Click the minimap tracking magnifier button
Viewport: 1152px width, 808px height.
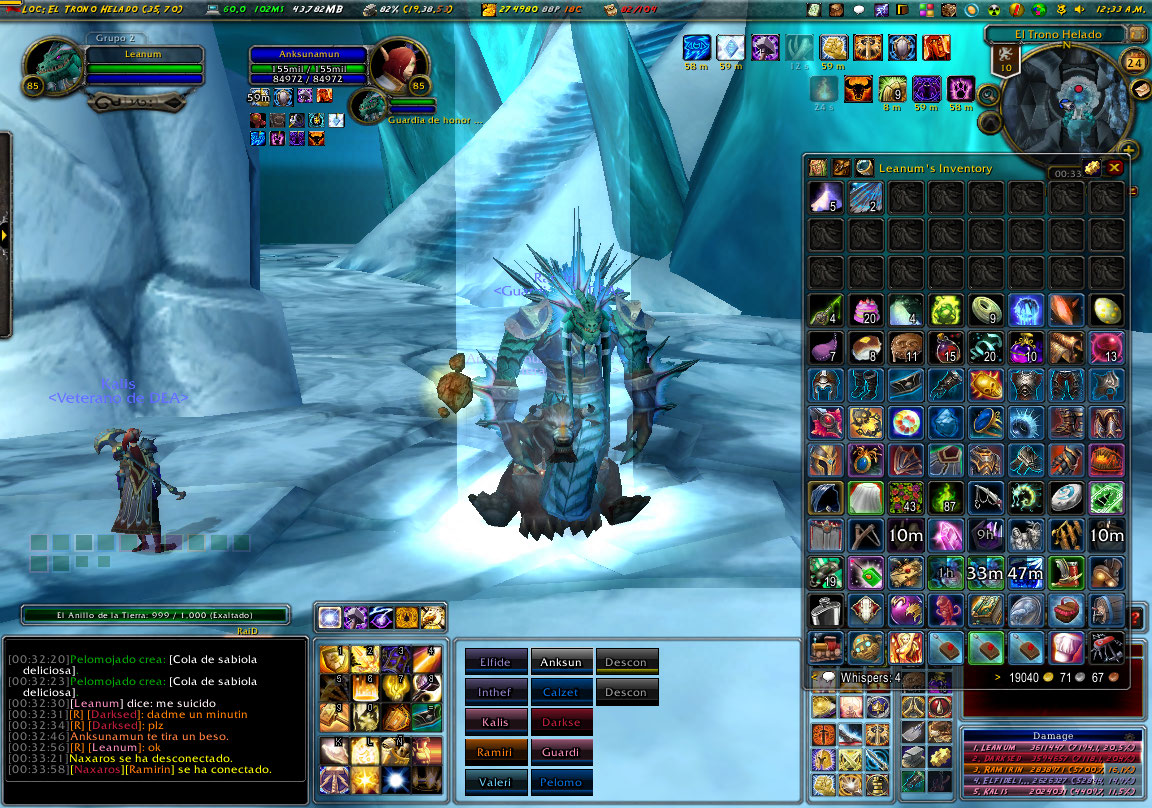pyautogui.click(x=988, y=94)
